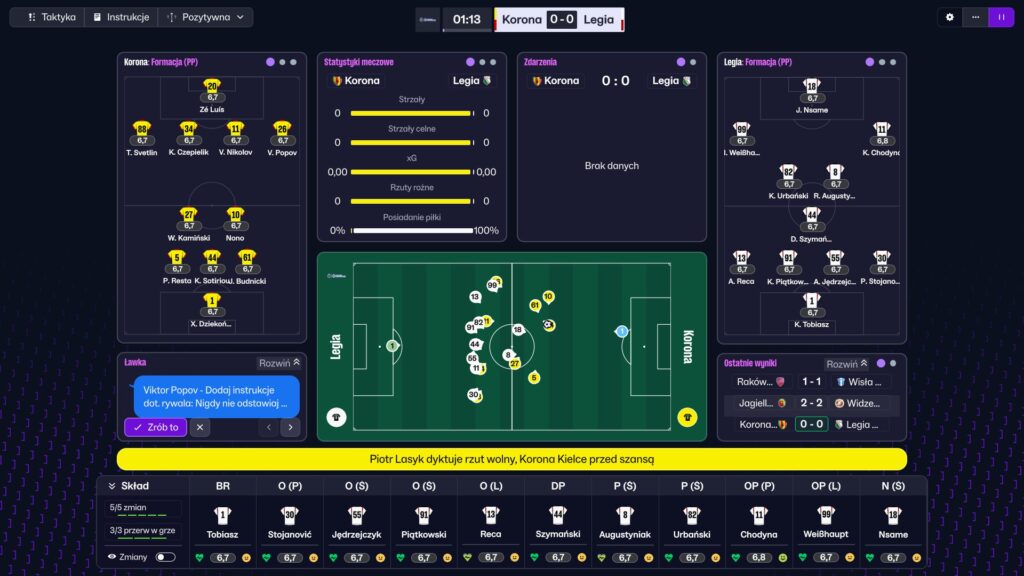1024x576 pixels.
Task: Select goalkeeper Tobiasz in the squad bar
Action: pyautogui.click(x=223, y=523)
